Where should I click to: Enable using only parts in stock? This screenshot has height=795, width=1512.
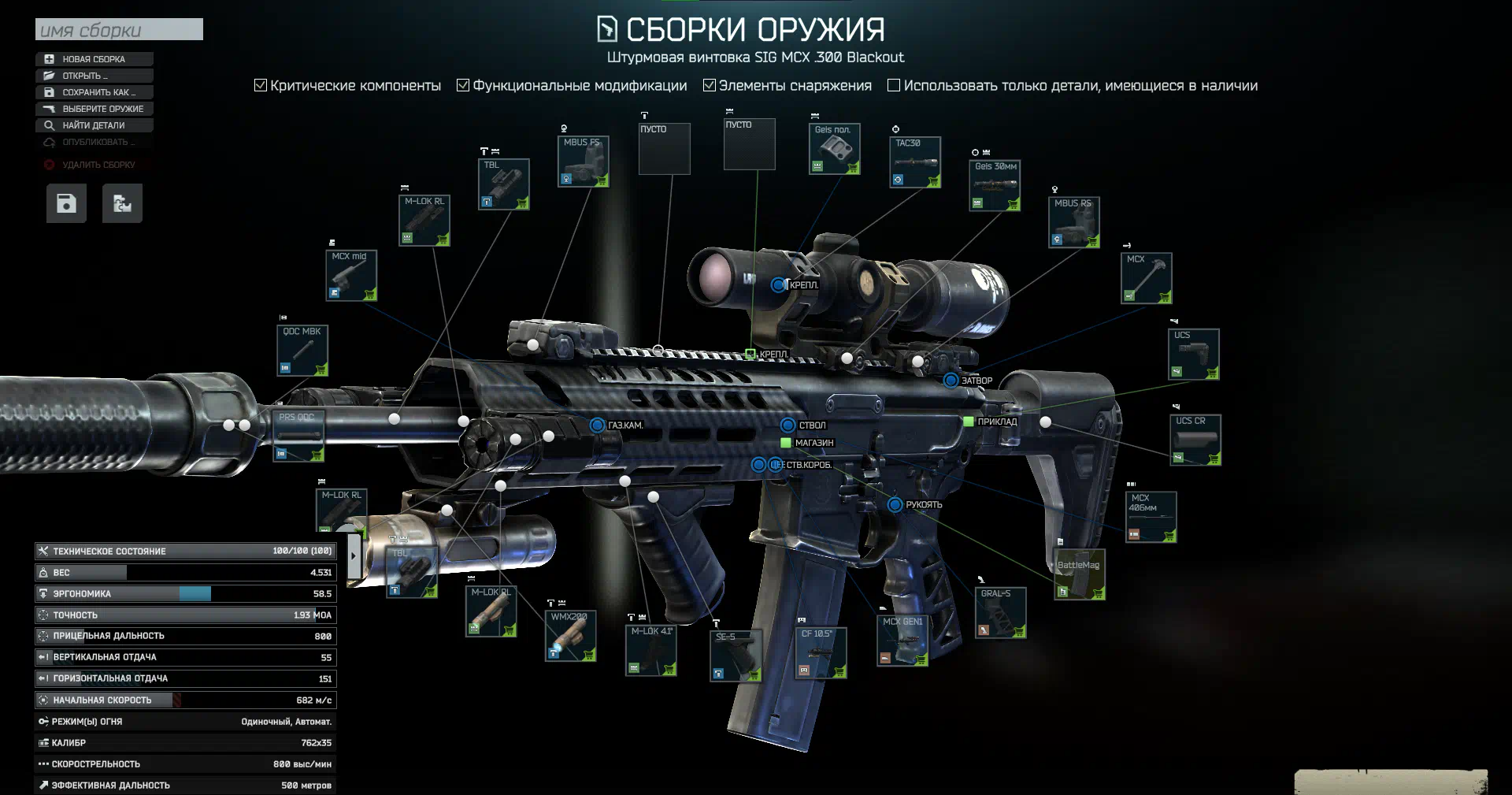tap(894, 85)
